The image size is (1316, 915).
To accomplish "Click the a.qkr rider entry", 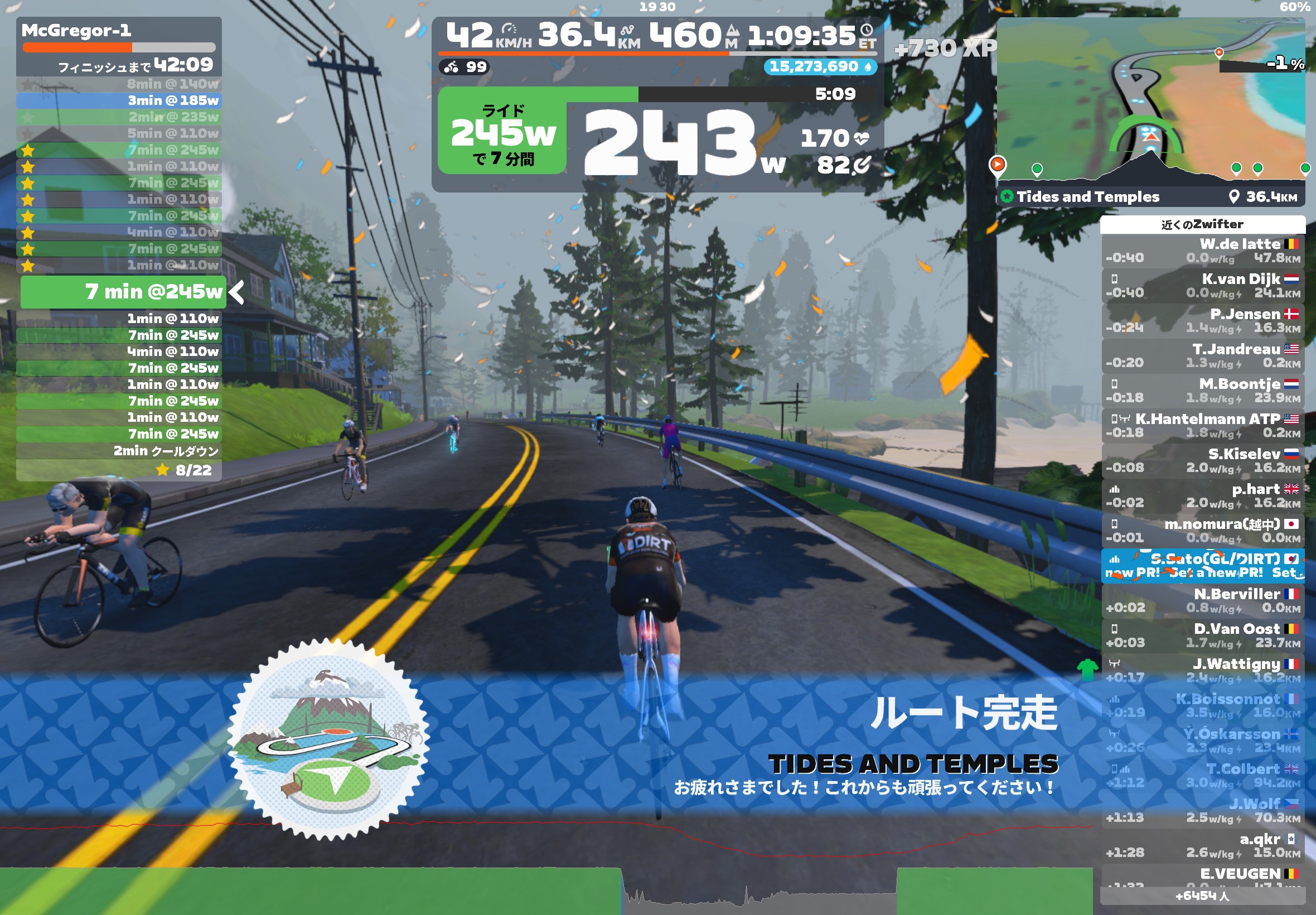I will (1202, 846).
